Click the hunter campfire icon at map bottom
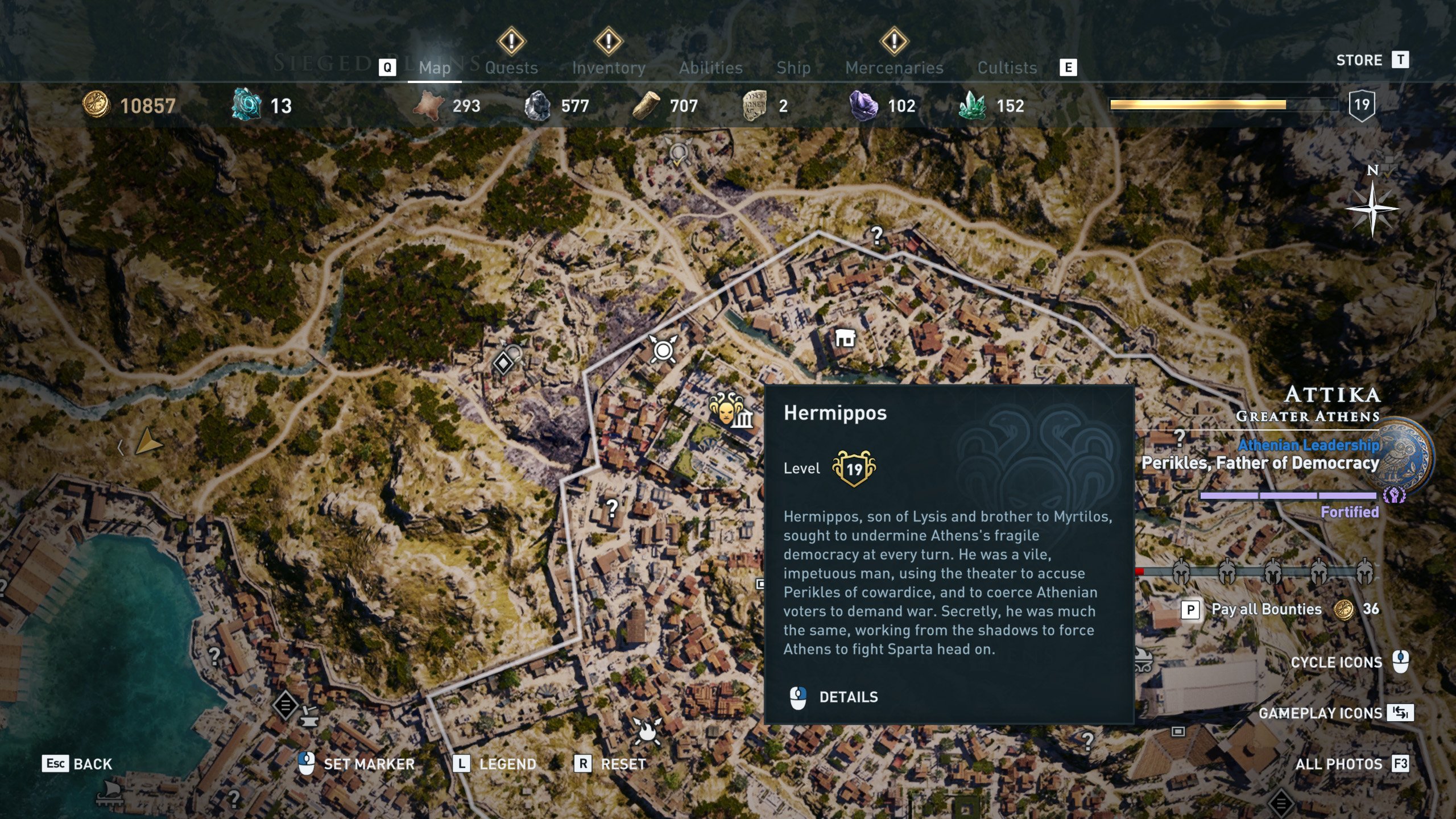 pyautogui.click(x=646, y=733)
